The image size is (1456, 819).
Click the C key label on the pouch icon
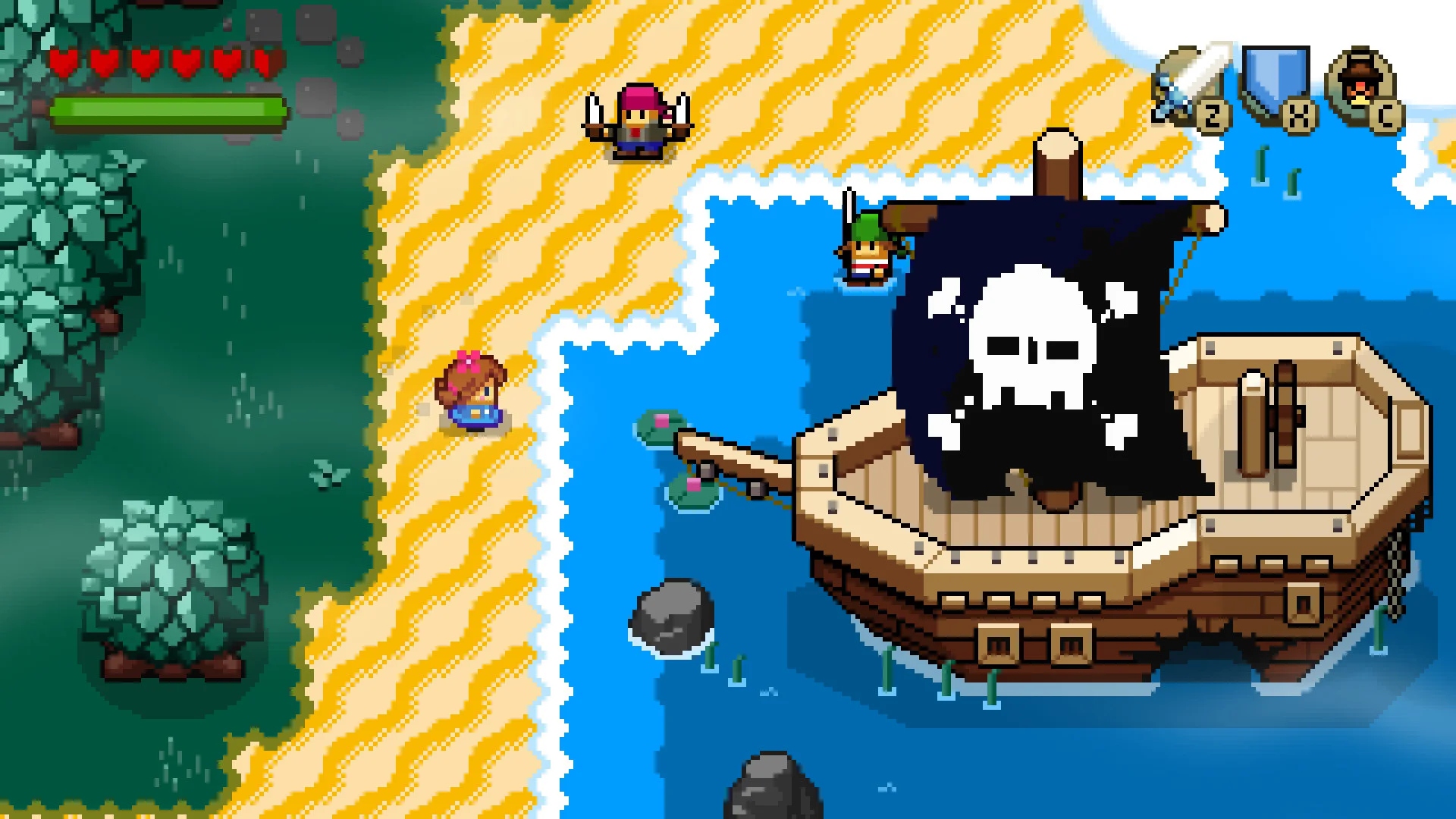(1386, 115)
